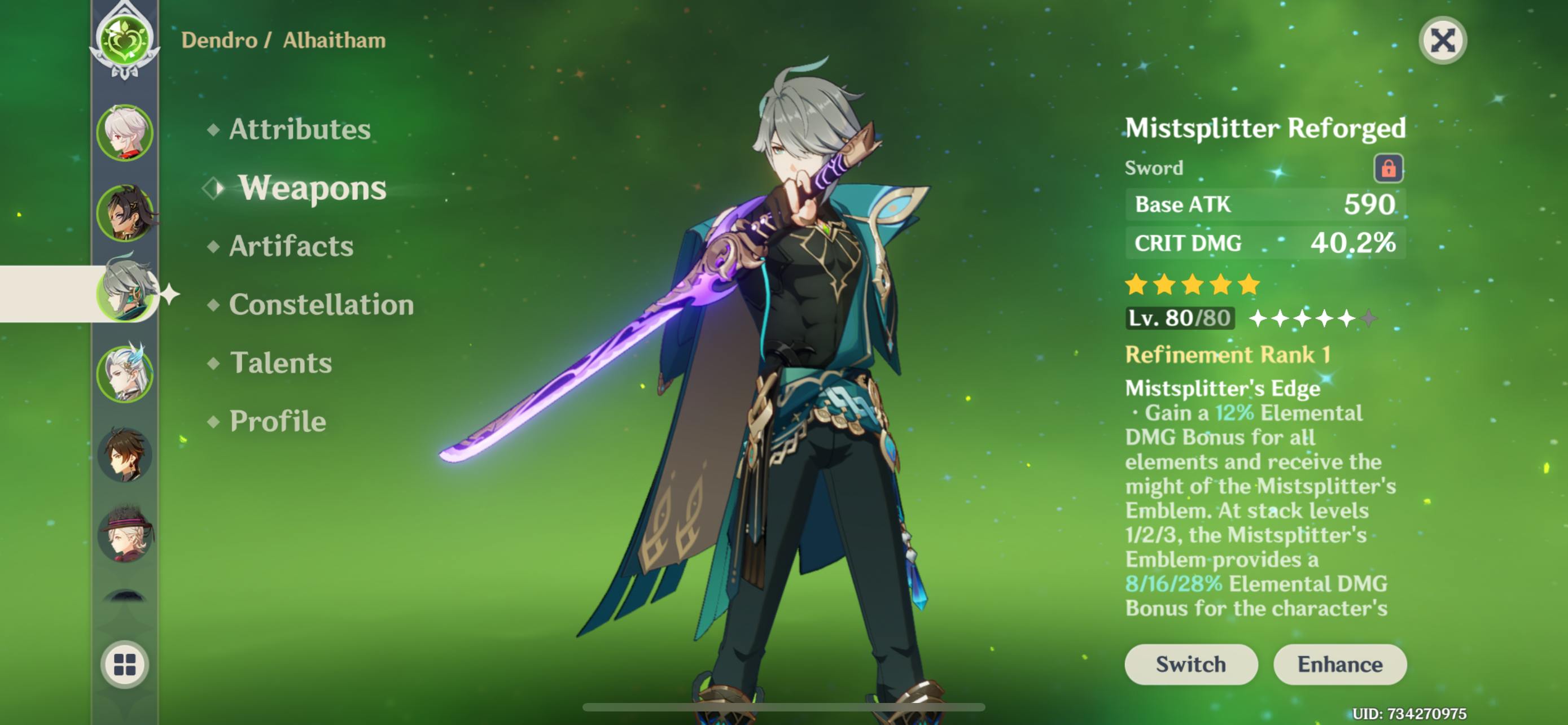Open the Talents tab
The width and height of the screenshot is (1568, 725).
tap(281, 363)
